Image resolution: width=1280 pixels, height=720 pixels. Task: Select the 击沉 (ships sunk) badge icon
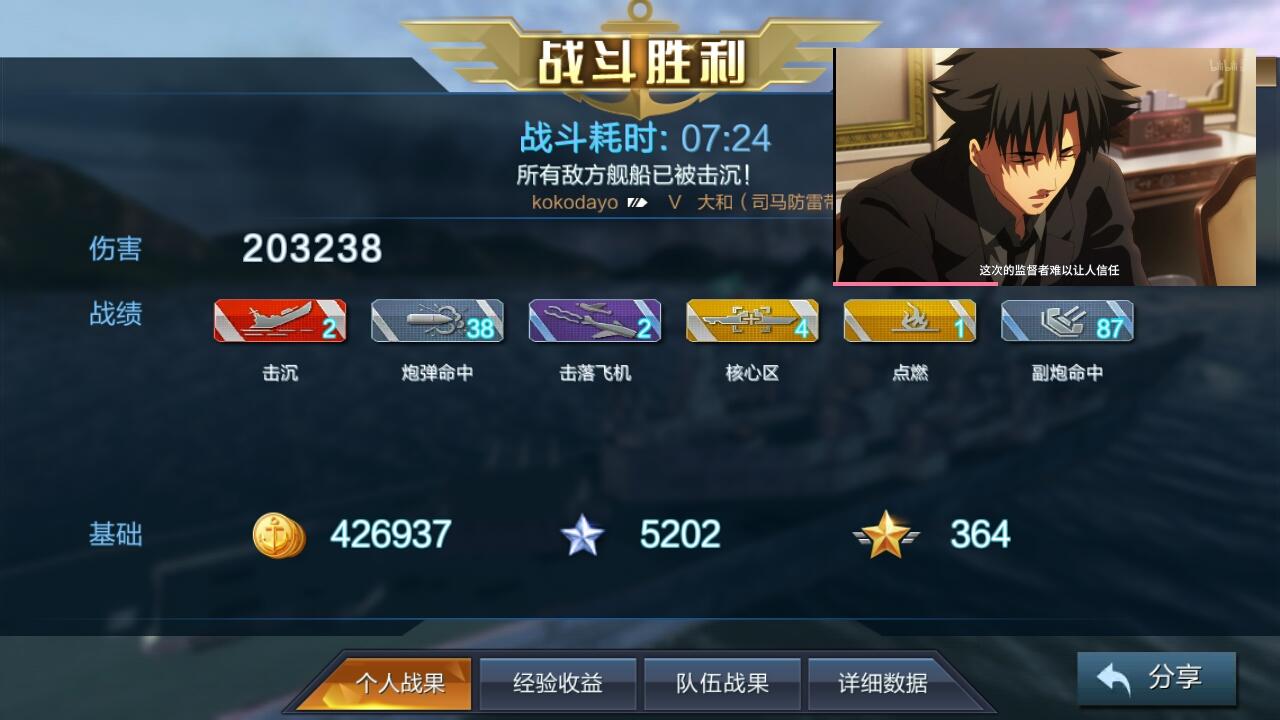click(x=280, y=321)
